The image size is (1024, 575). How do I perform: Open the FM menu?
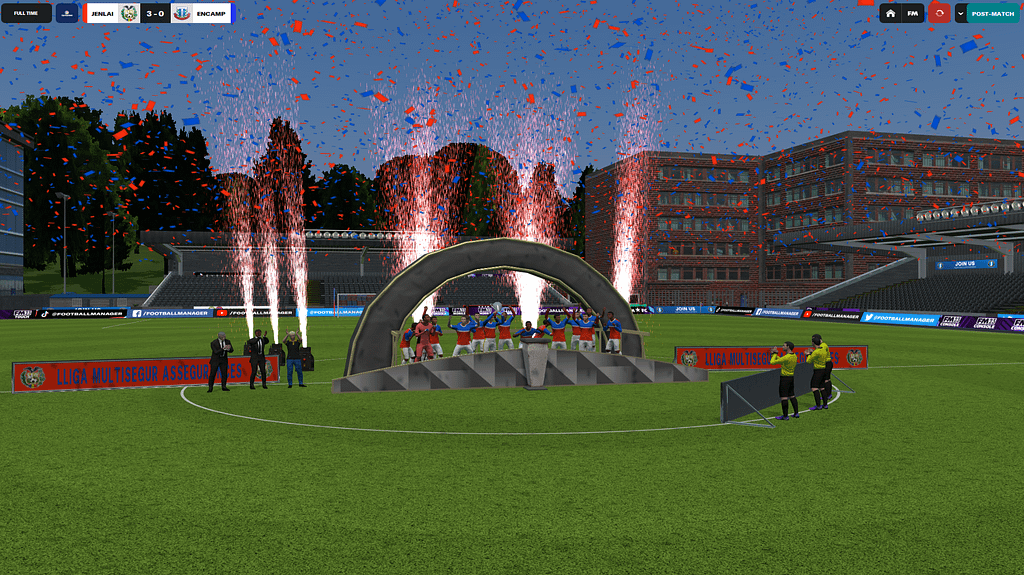912,13
